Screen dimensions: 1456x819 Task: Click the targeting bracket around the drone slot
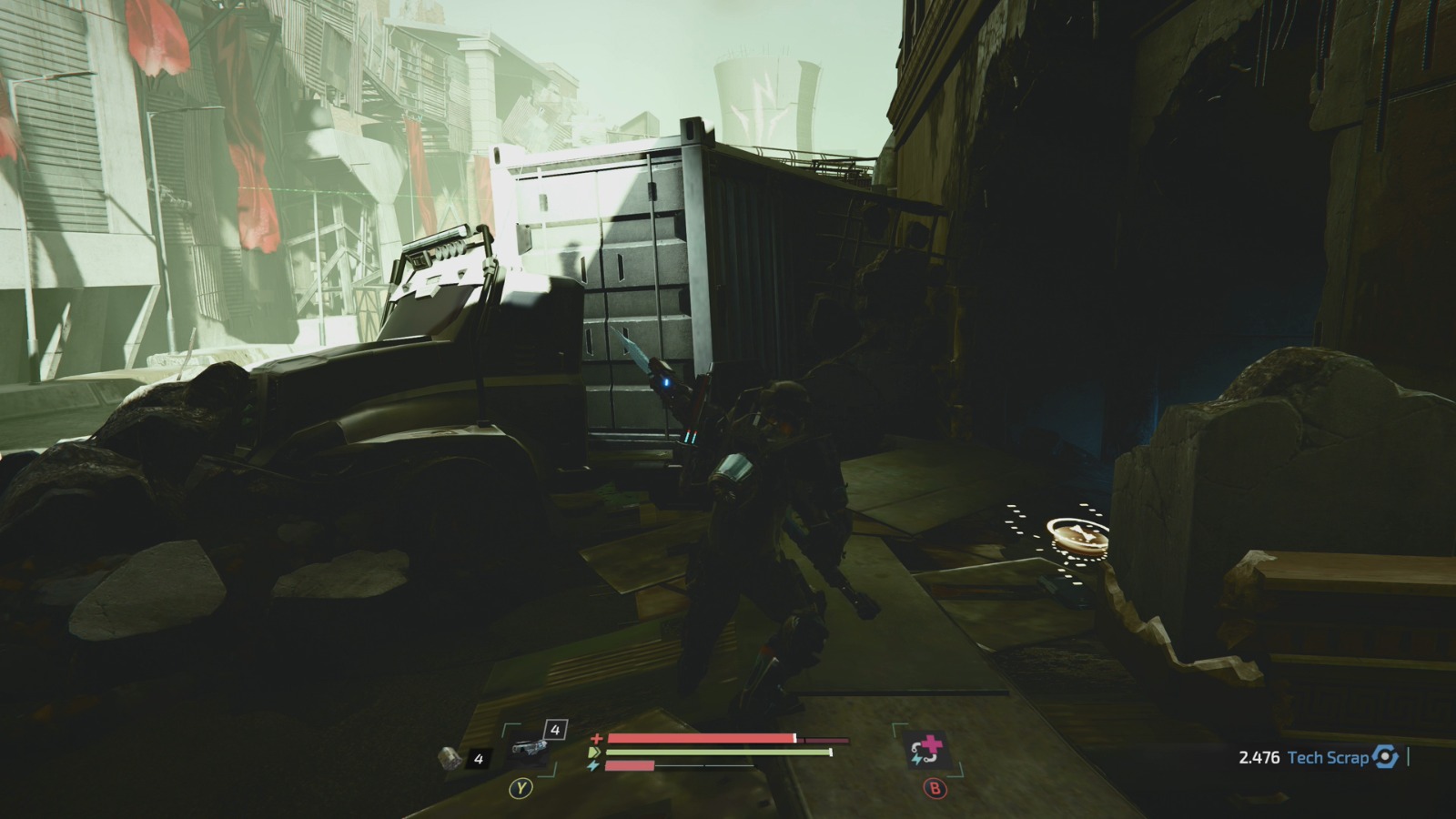tap(505, 725)
